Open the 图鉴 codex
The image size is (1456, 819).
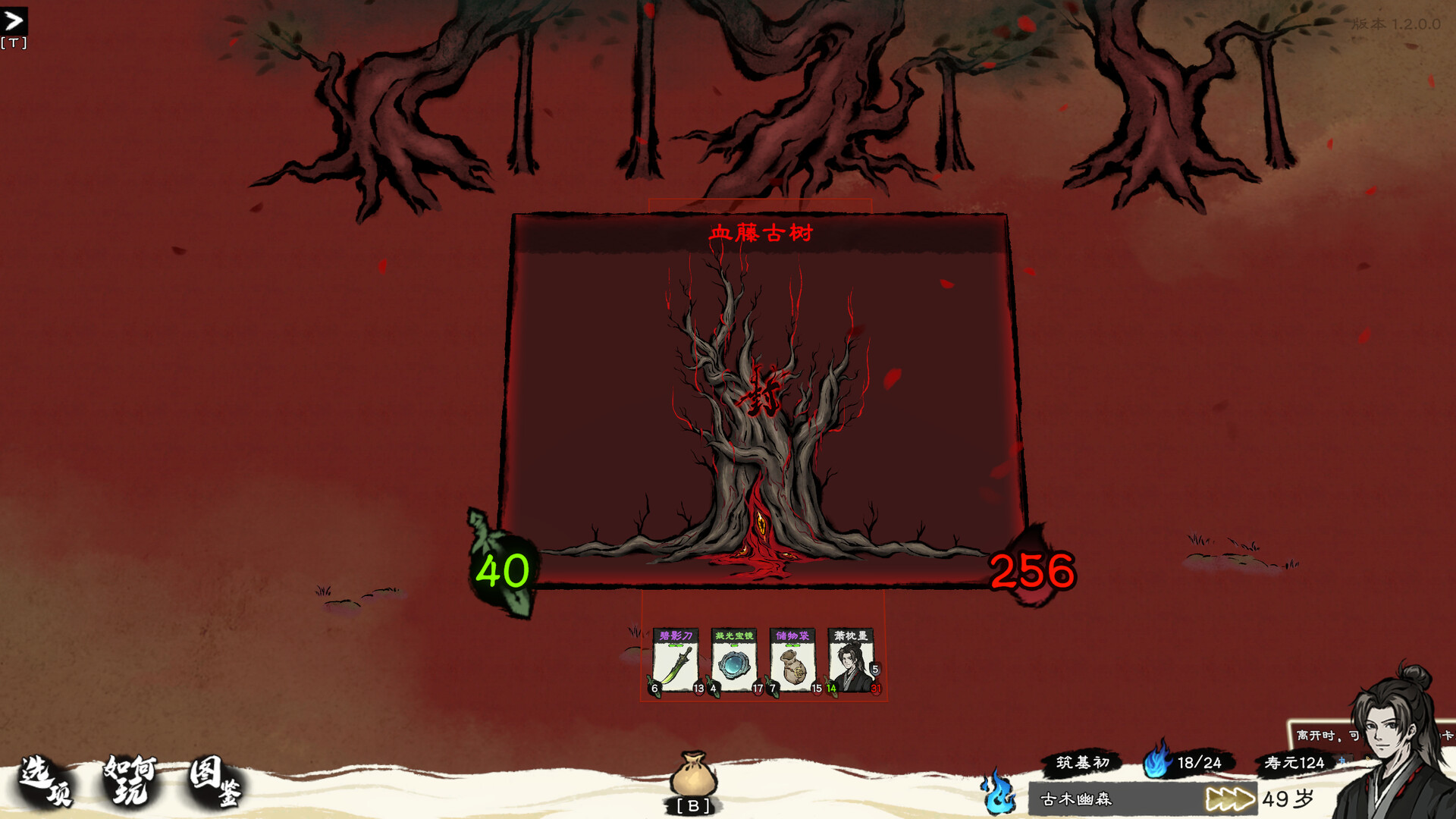[x=215, y=781]
